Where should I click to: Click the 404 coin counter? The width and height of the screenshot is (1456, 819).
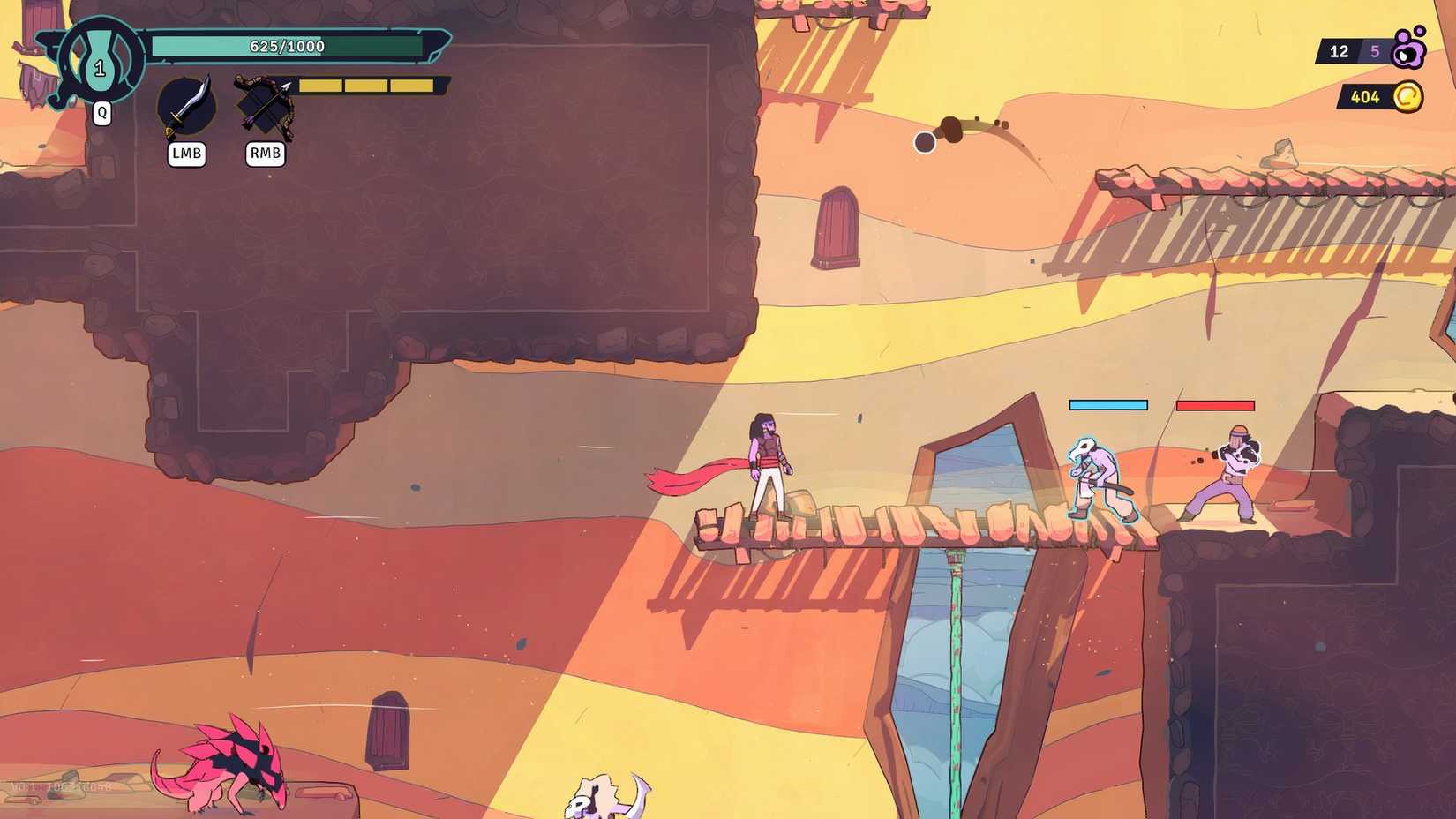click(x=1364, y=97)
